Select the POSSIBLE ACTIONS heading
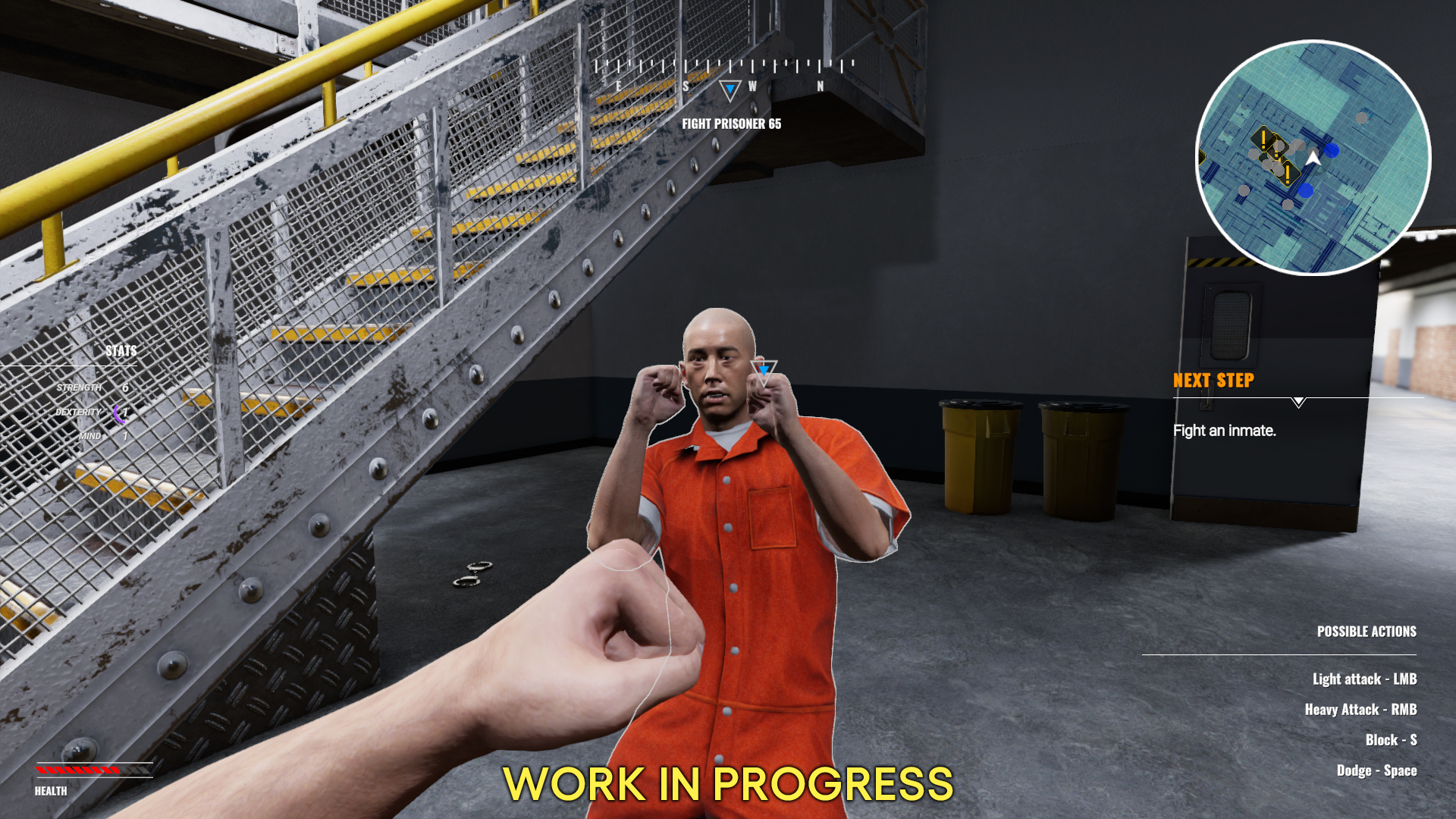1456x819 pixels. click(1366, 631)
